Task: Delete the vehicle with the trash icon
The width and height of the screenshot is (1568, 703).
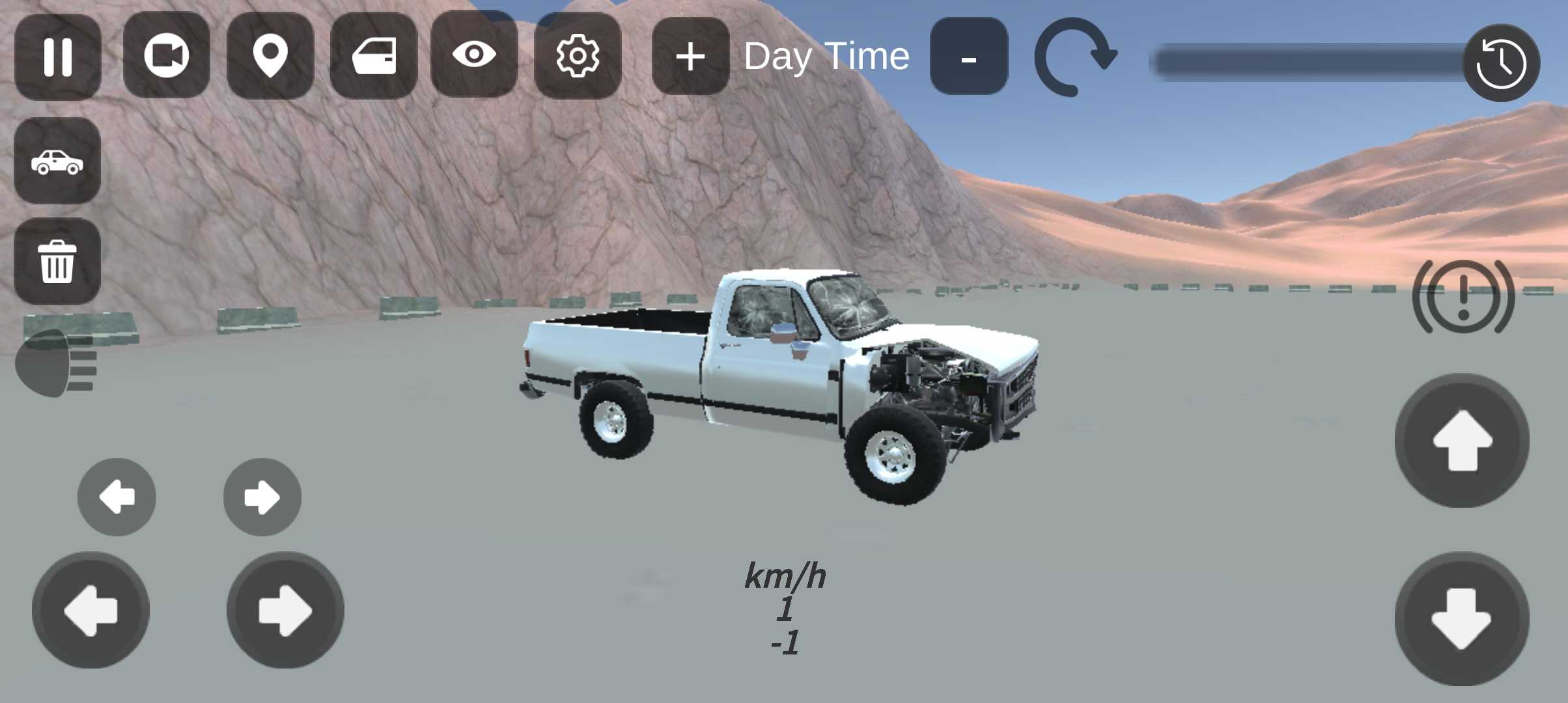Action: coord(57,262)
